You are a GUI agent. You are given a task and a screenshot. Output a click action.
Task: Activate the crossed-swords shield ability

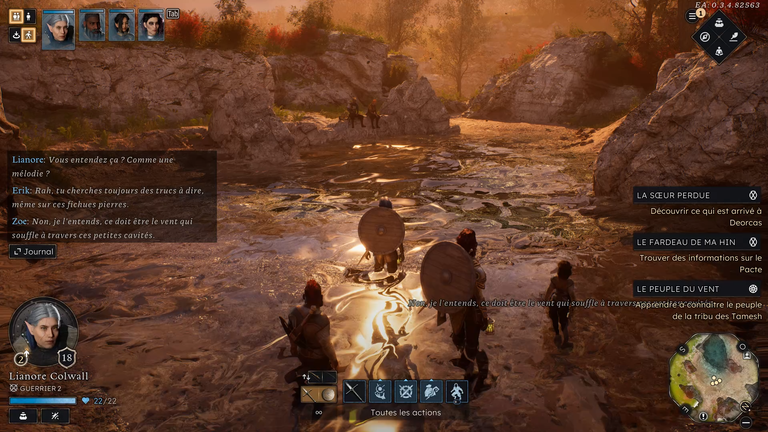tap(405, 391)
